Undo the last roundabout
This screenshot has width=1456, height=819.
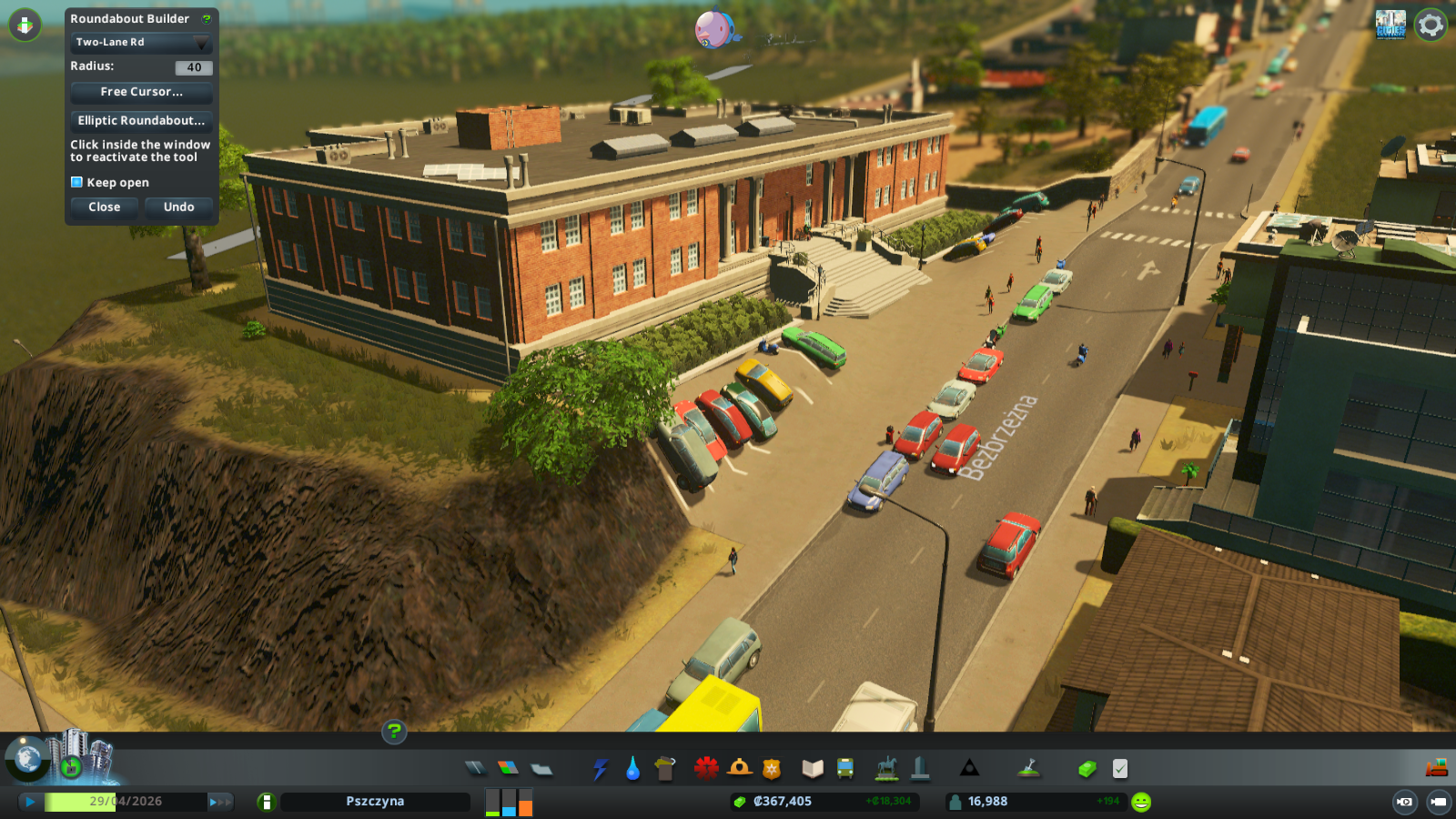point(178,207)
